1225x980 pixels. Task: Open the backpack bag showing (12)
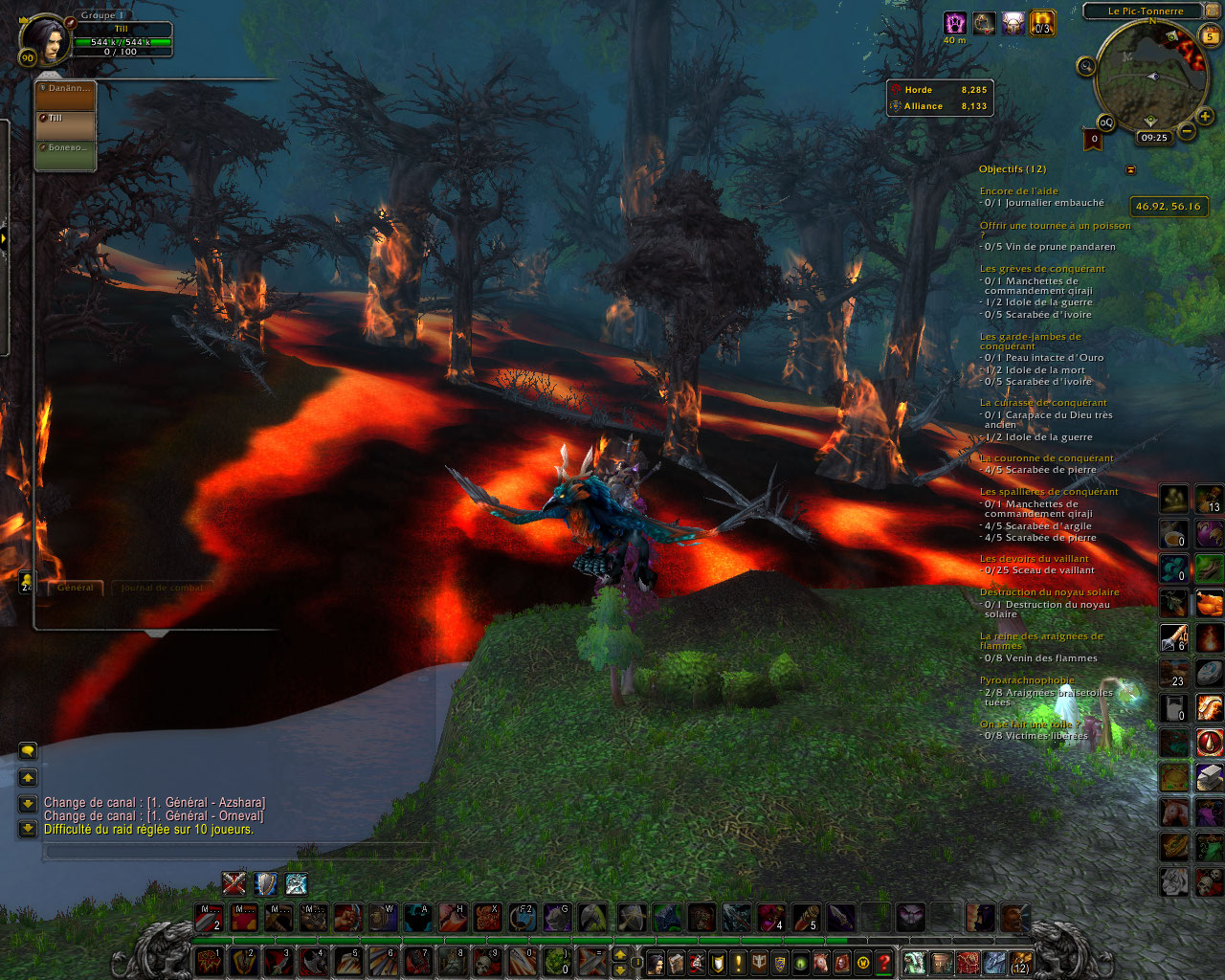(1020, 962)
